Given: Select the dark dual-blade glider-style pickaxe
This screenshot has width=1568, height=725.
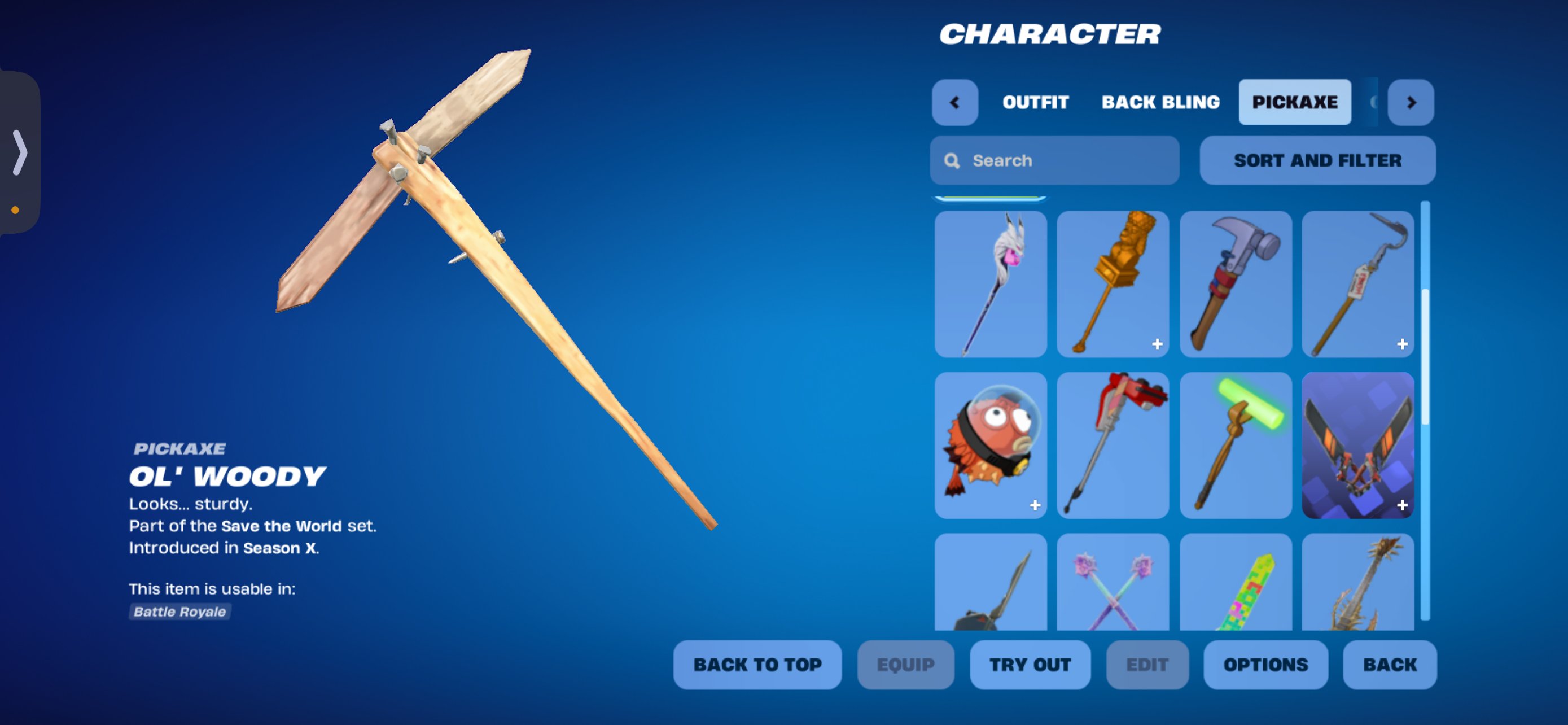Looking at the screenshot, I should [x=1358, y=445].
